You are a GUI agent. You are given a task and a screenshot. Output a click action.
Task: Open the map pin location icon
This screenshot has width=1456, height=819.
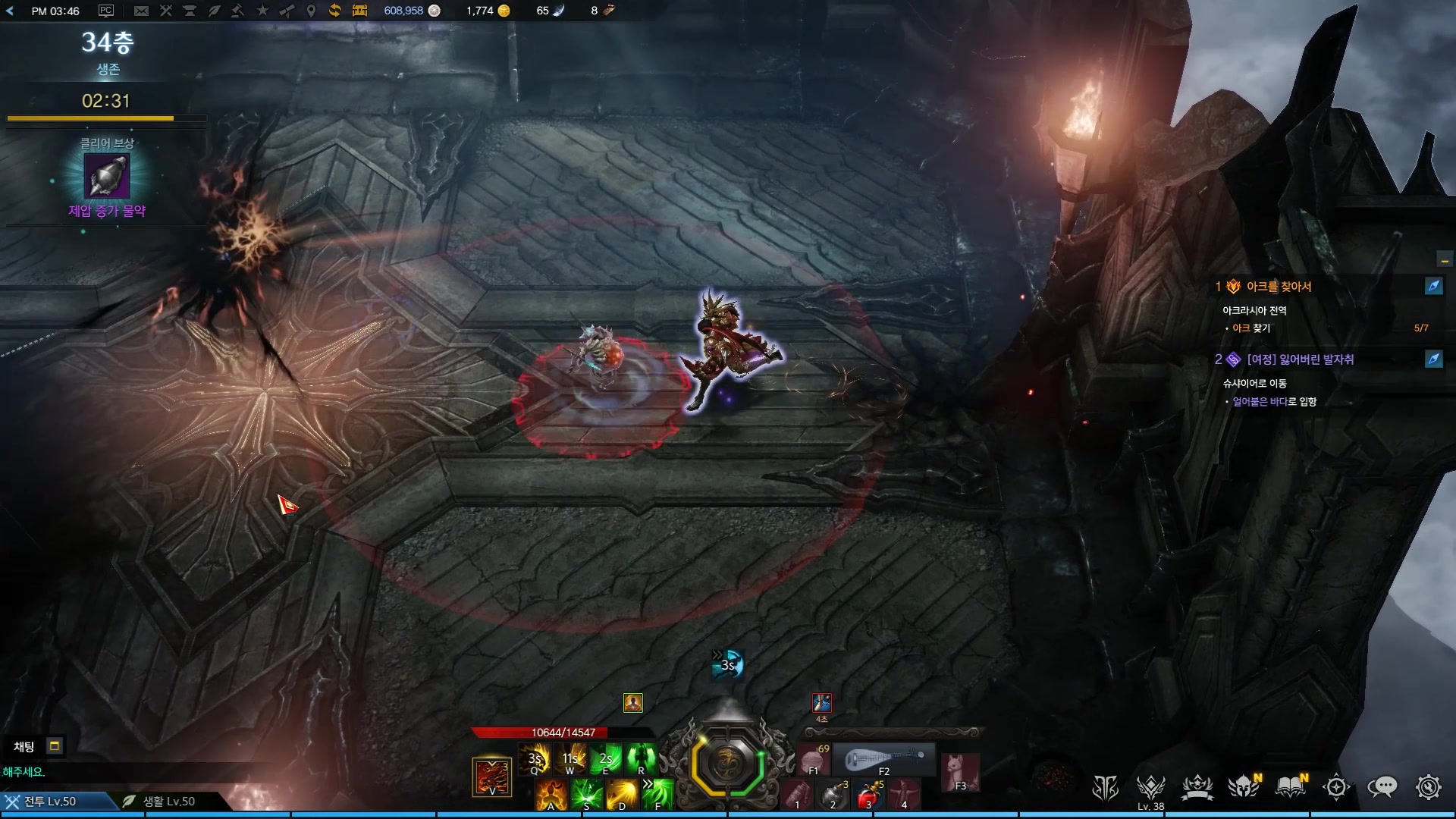(311, 11)
